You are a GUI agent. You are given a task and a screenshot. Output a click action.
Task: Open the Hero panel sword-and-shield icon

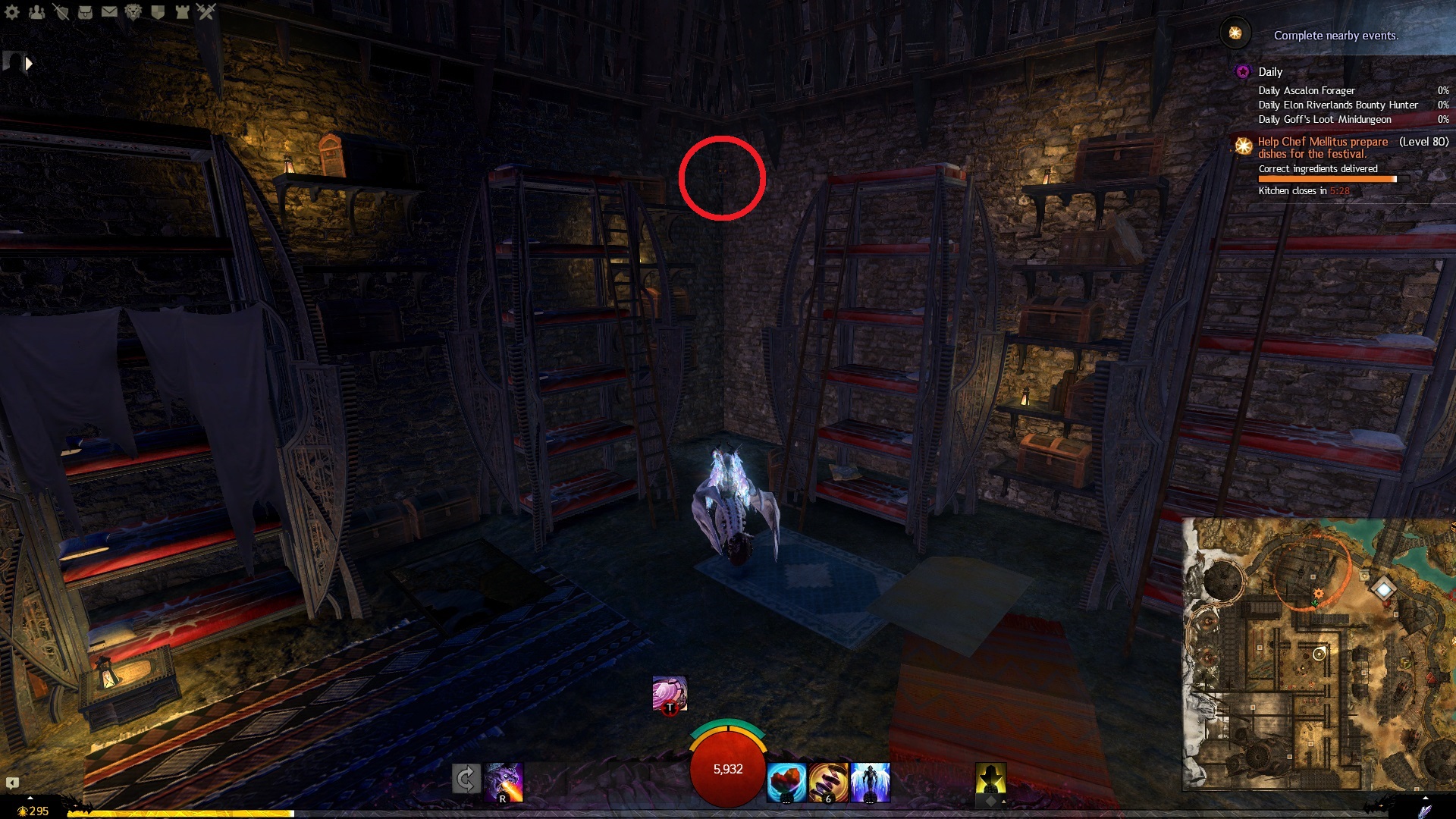[61, 11]
